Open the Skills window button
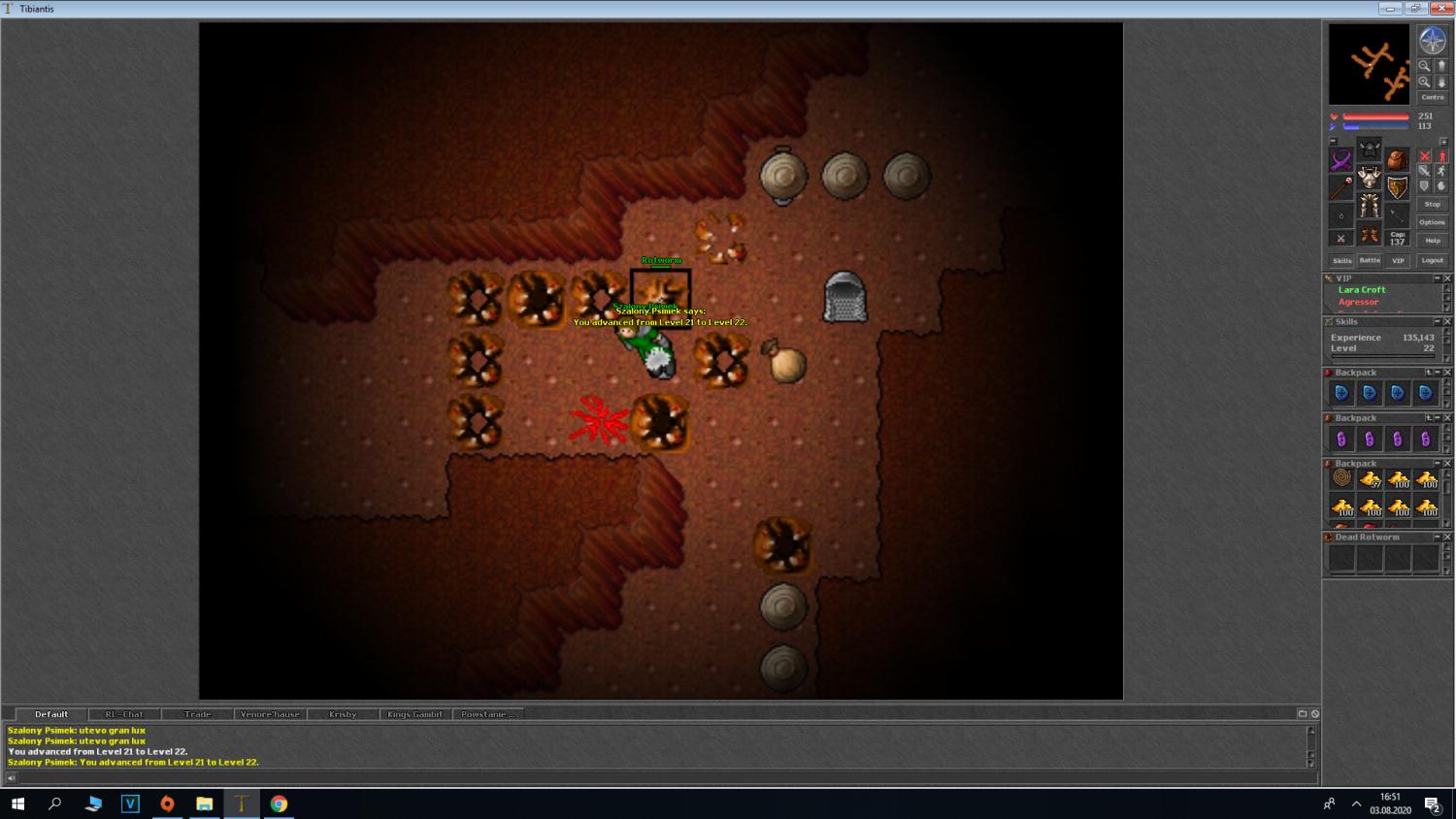The height and width of the screenshot is (819, 1456). click(x=1341, y=260)
